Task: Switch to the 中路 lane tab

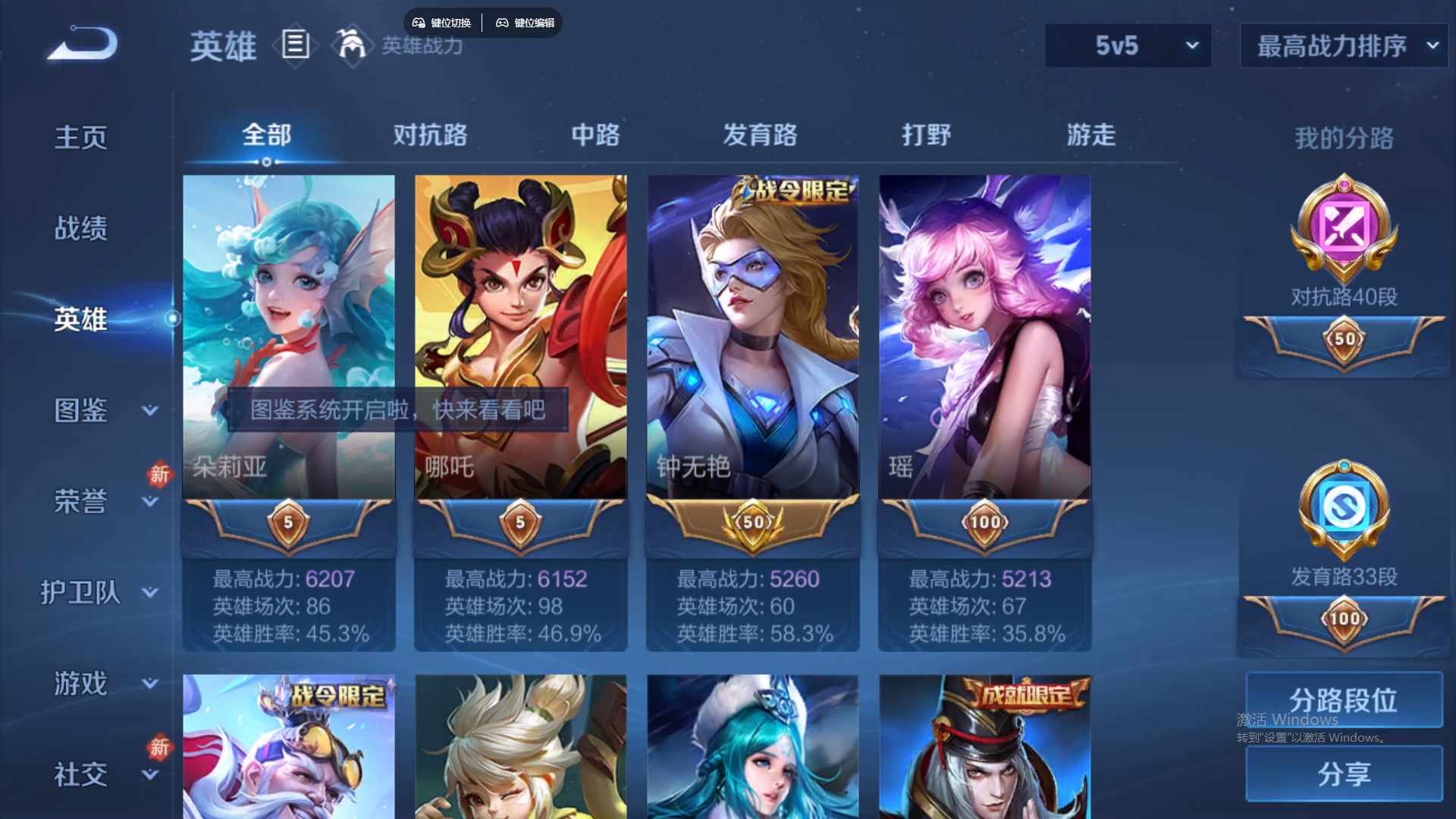Action: [x=596, y=136]
